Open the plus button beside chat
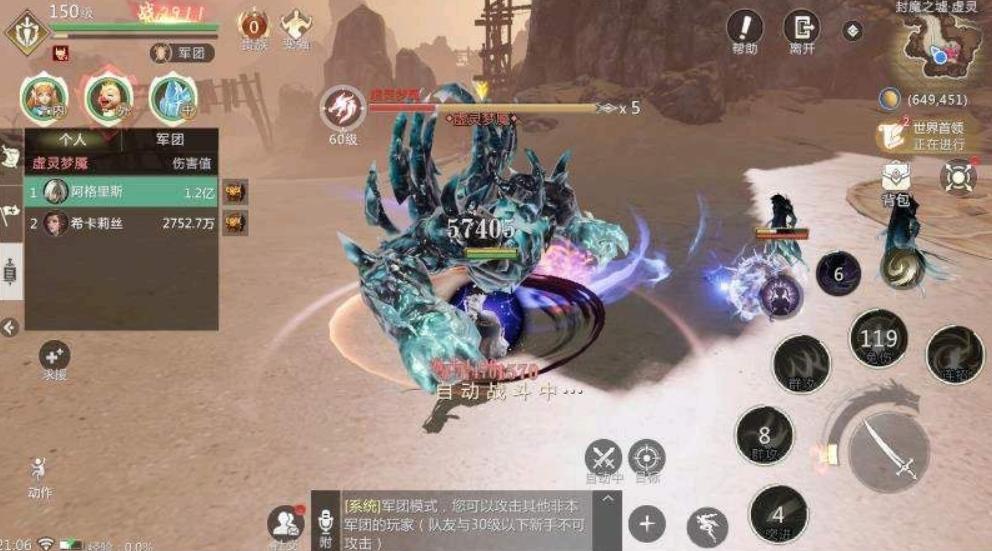Viewport: 992px width, 551px height. 646,523
